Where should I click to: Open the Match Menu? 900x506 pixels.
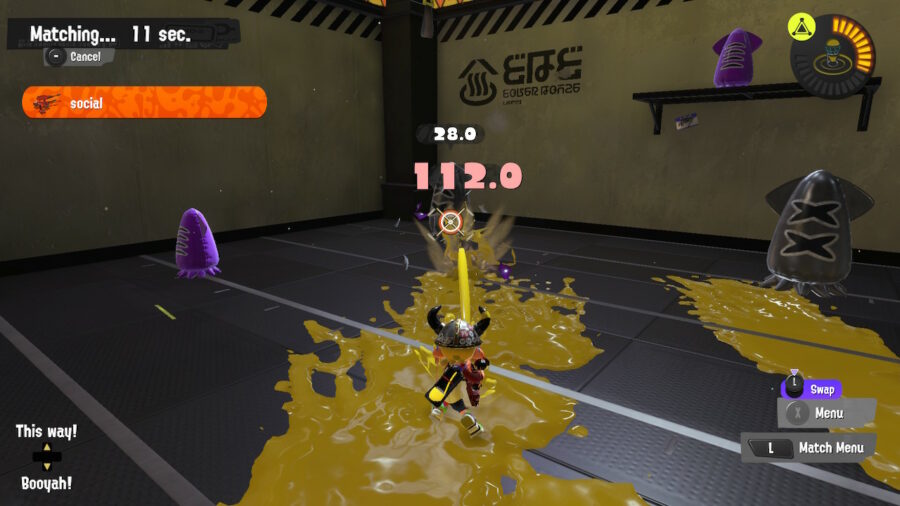point(808,448)
